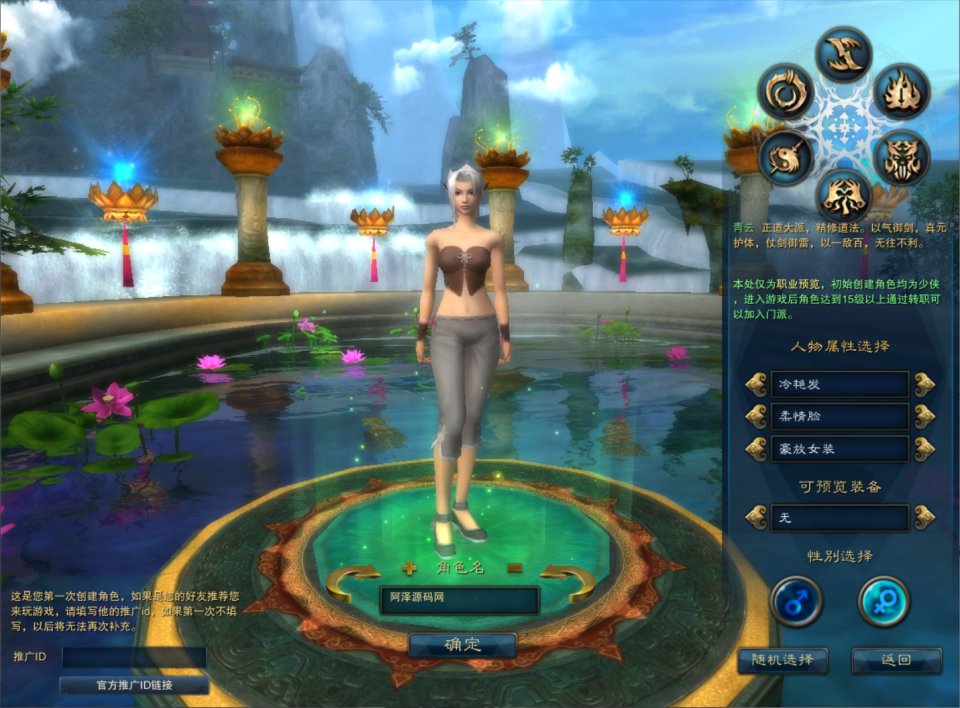Select the flaming sword class emblem
Screen dimensions: 960x708
point(902,91)
